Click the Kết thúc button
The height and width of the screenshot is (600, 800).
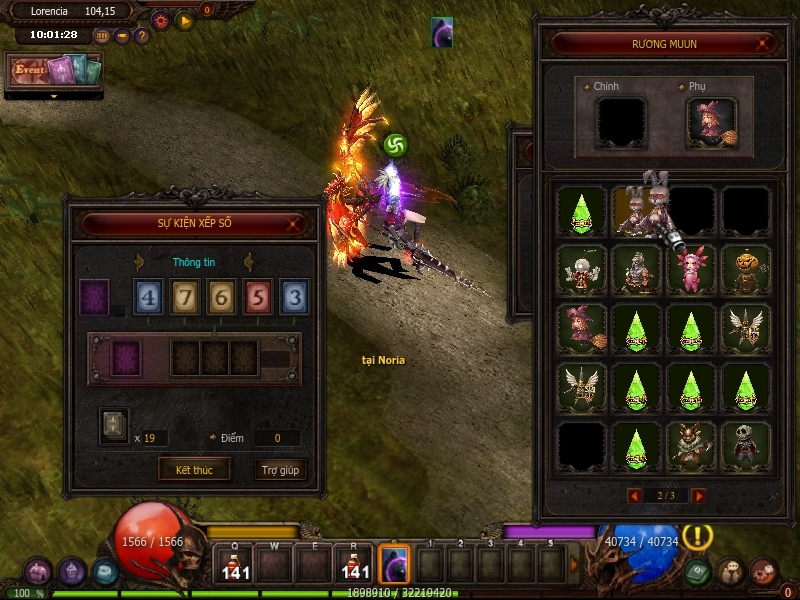(193, 469)
